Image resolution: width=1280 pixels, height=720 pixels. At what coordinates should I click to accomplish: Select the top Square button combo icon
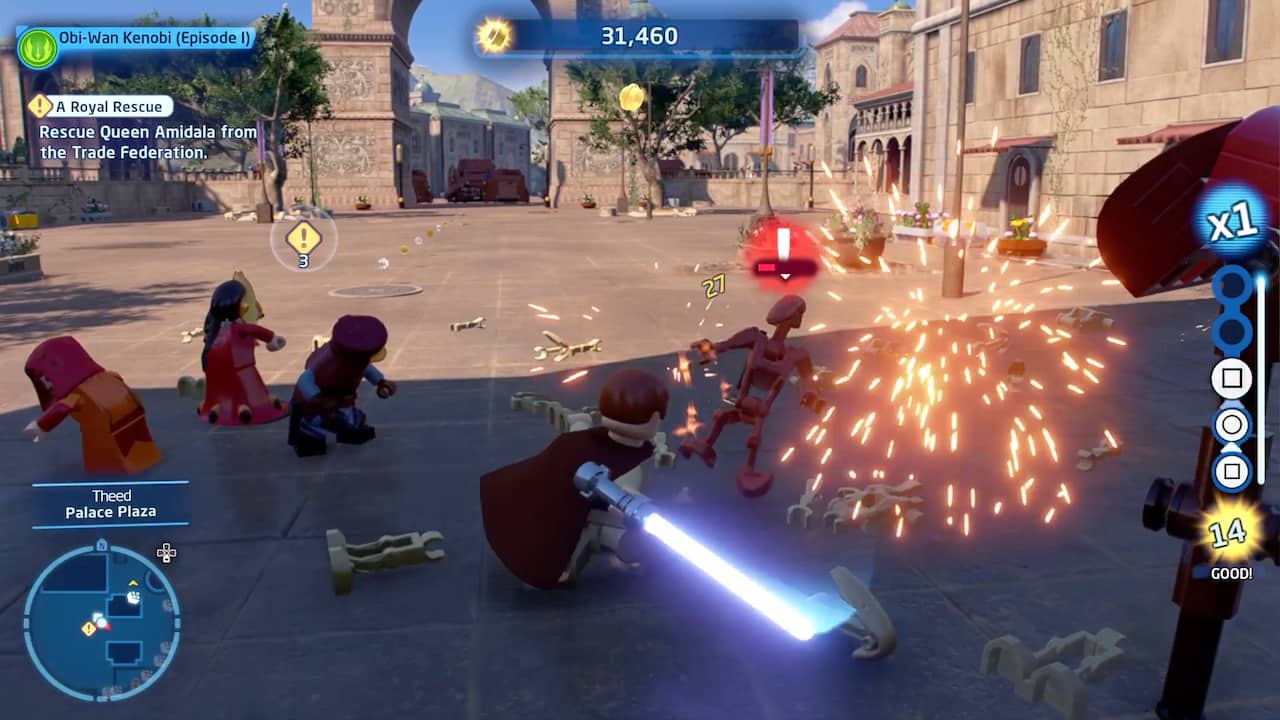(1232, 378)
